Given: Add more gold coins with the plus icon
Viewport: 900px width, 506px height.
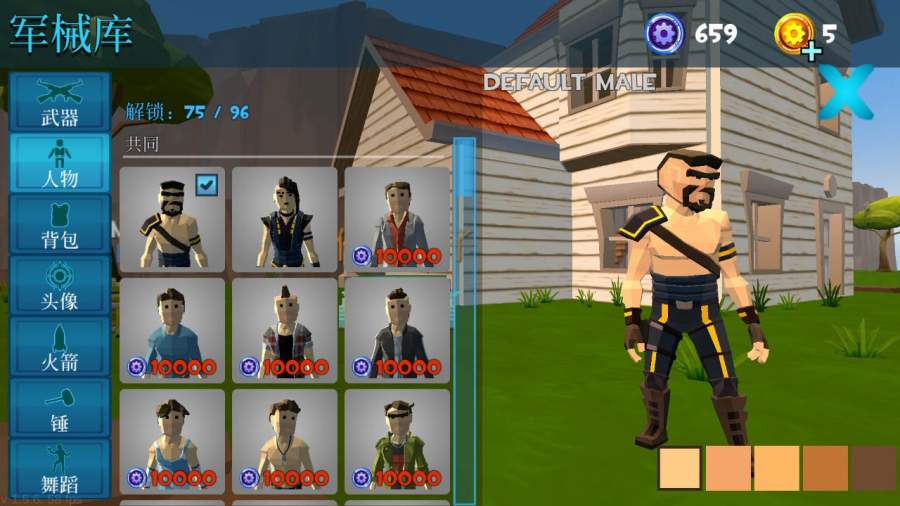Looking at the screenshot, I should 810,50.
